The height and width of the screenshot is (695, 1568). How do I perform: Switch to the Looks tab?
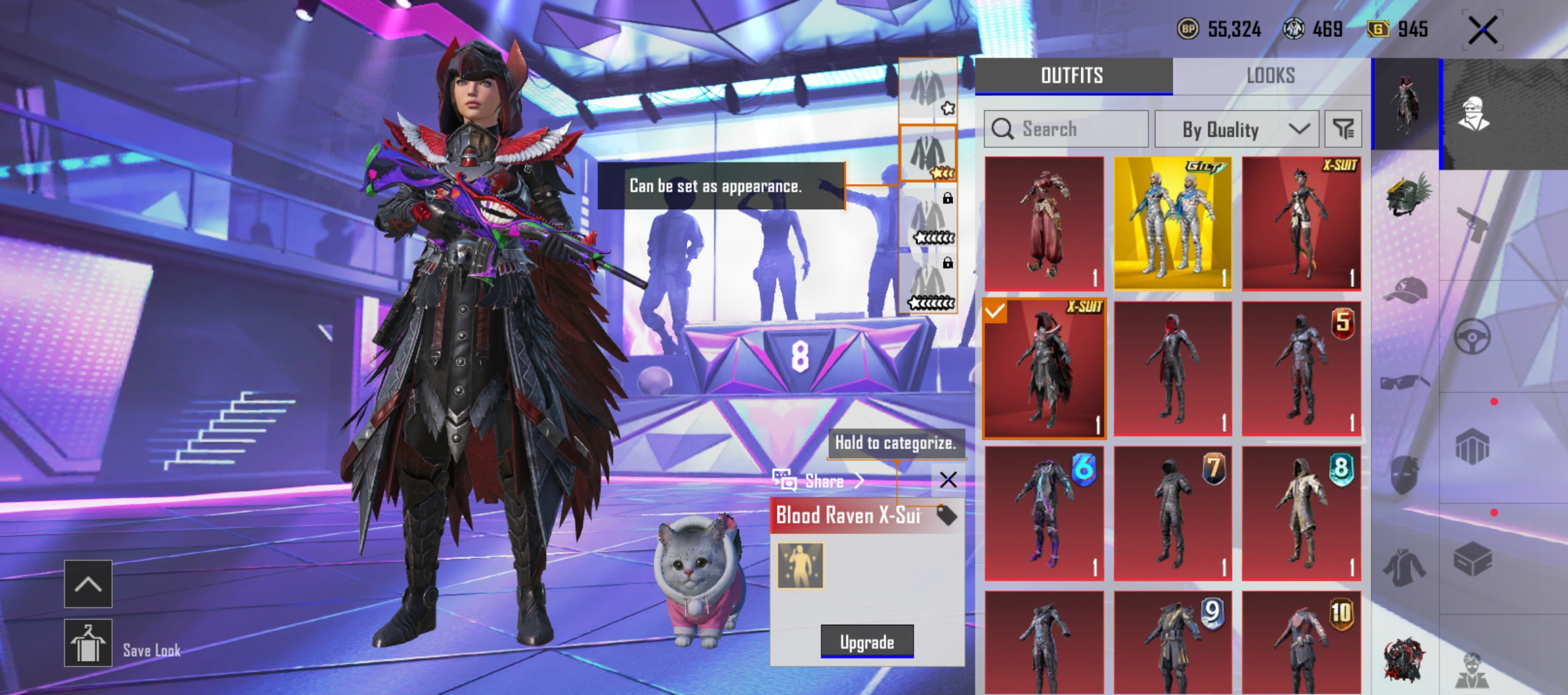1271,76
